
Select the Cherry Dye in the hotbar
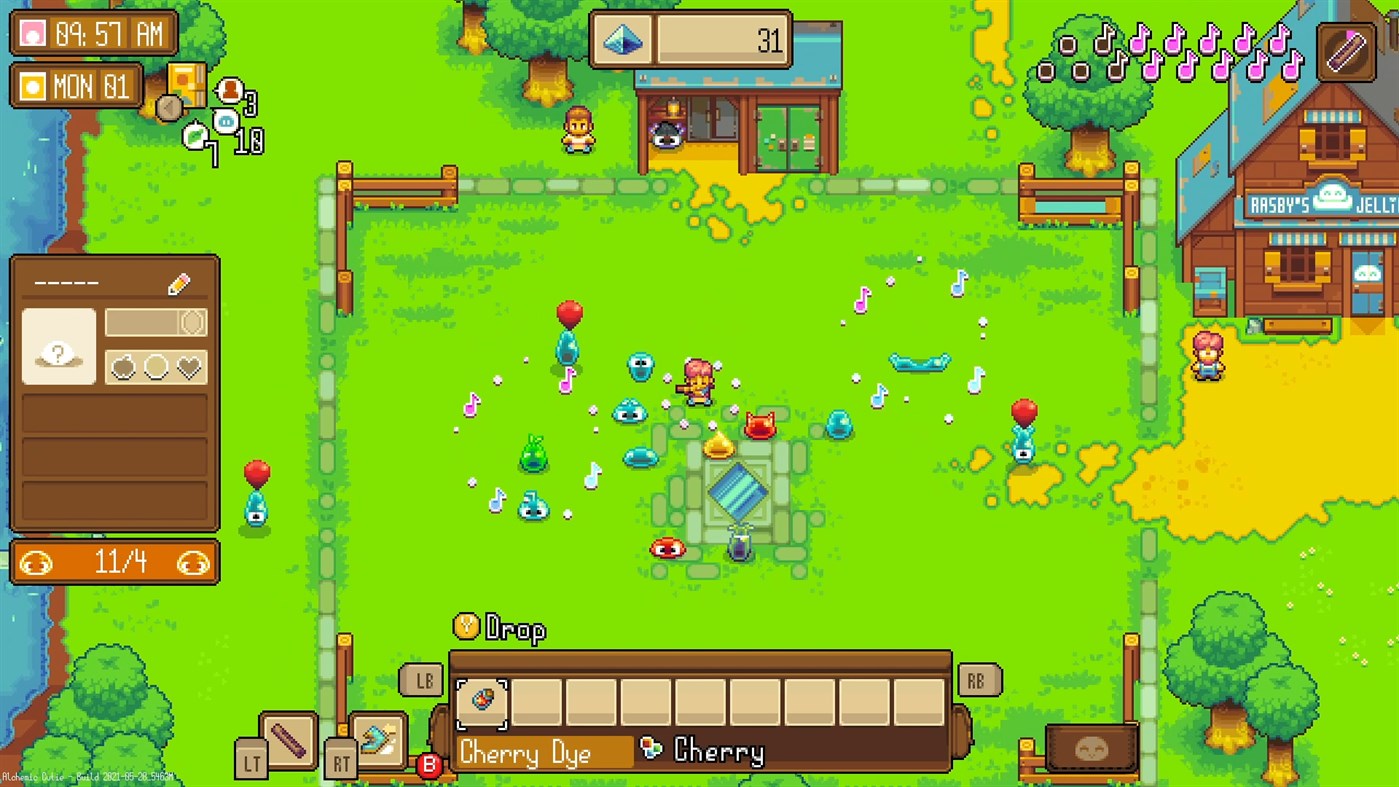483,702
